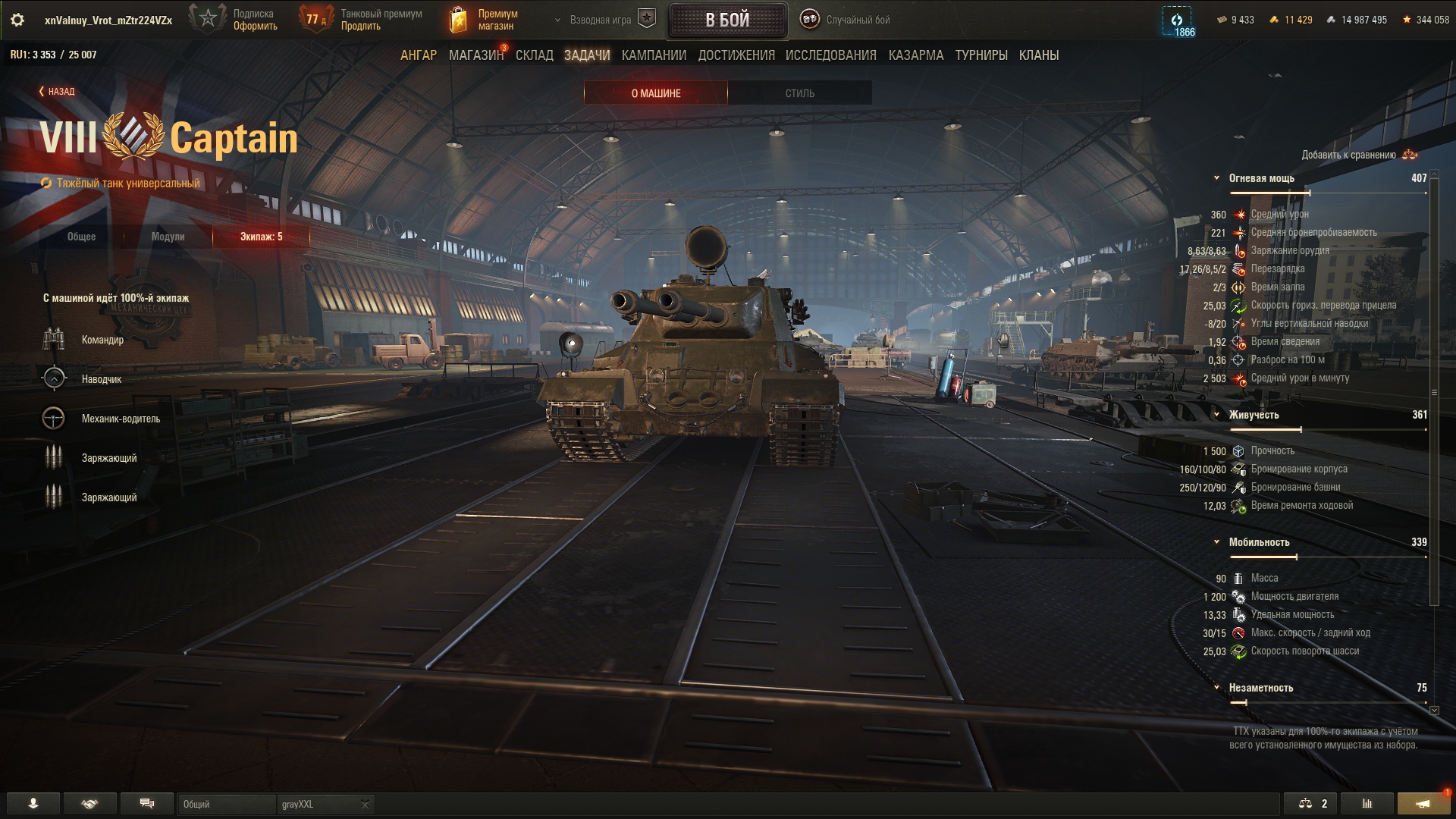Switch to the СТИЛЬ tab
Image resolution: width=1456 pixels, height=819 pixels.
click(799, 93)
